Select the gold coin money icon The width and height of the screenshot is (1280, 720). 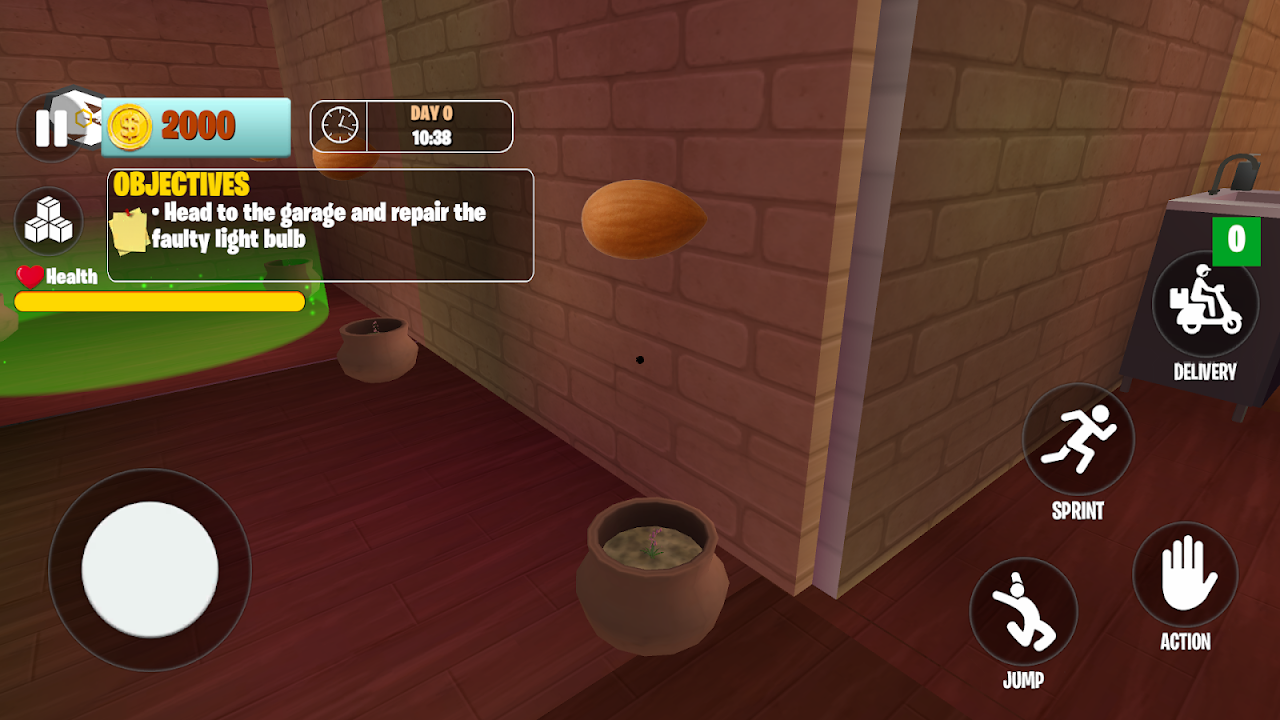[129, 127]
